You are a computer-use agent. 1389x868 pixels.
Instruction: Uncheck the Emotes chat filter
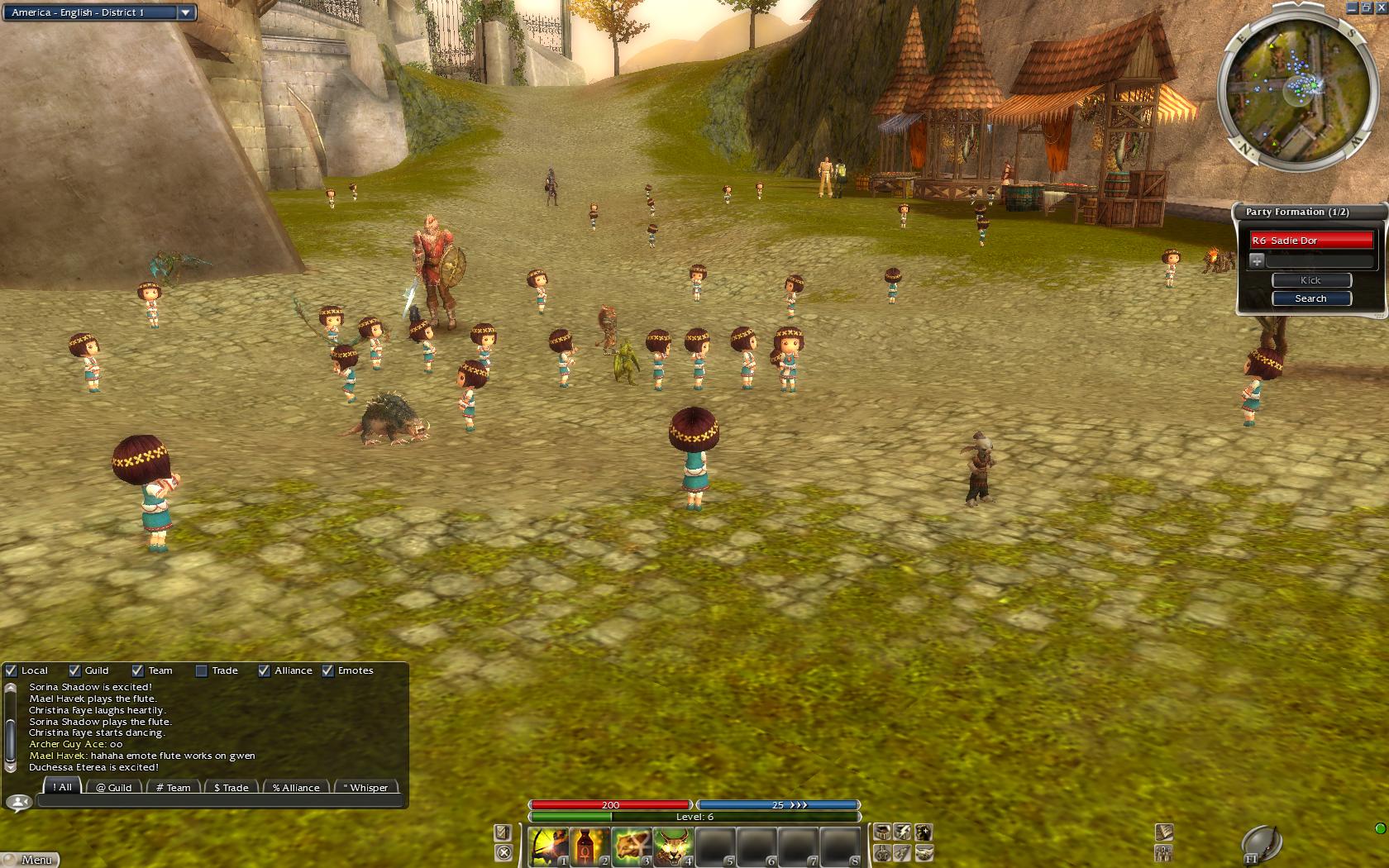coord(328,670)
